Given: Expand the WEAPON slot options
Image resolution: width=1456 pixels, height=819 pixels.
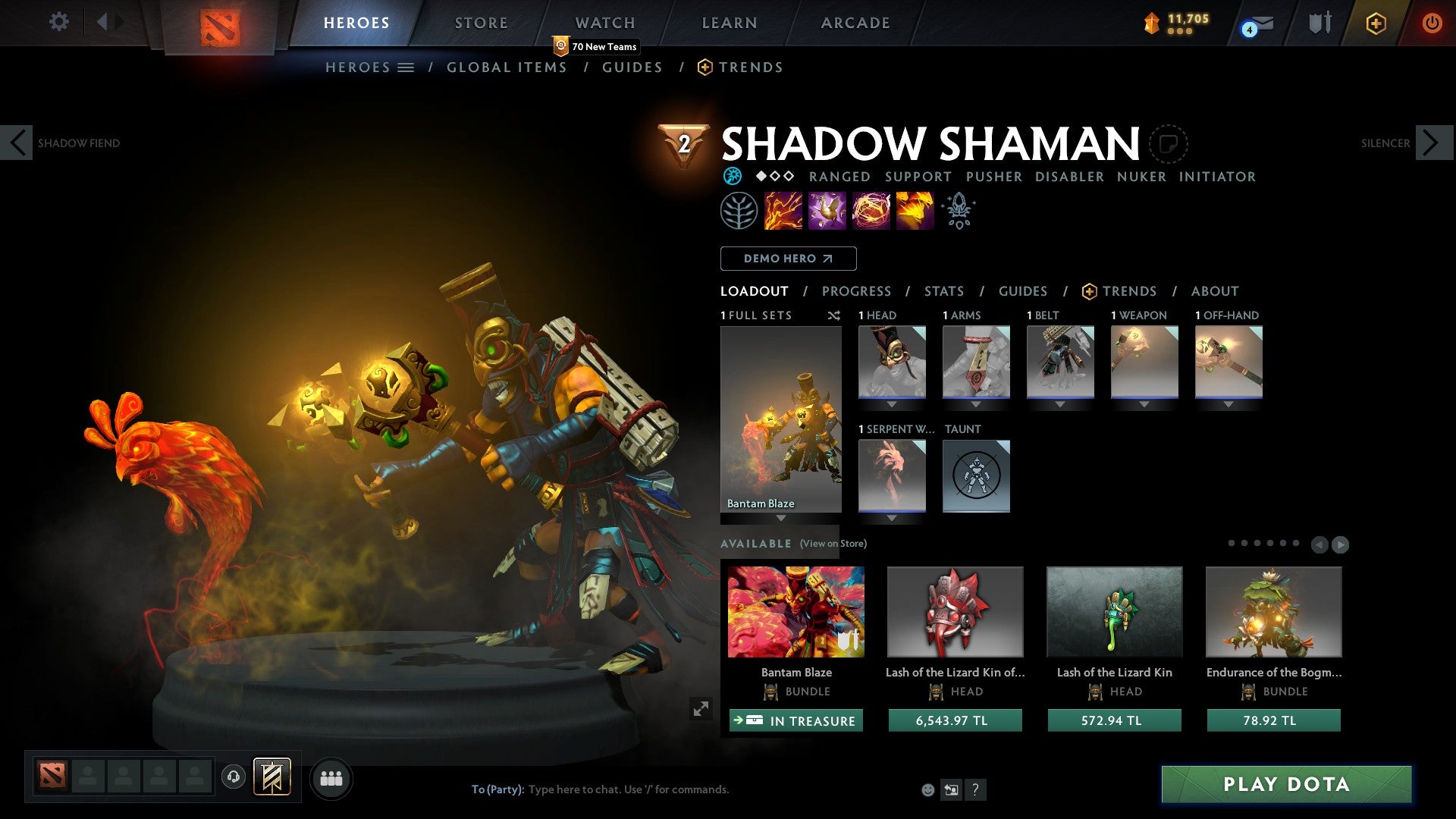Looking at the screenshot, I should 1144,404.
